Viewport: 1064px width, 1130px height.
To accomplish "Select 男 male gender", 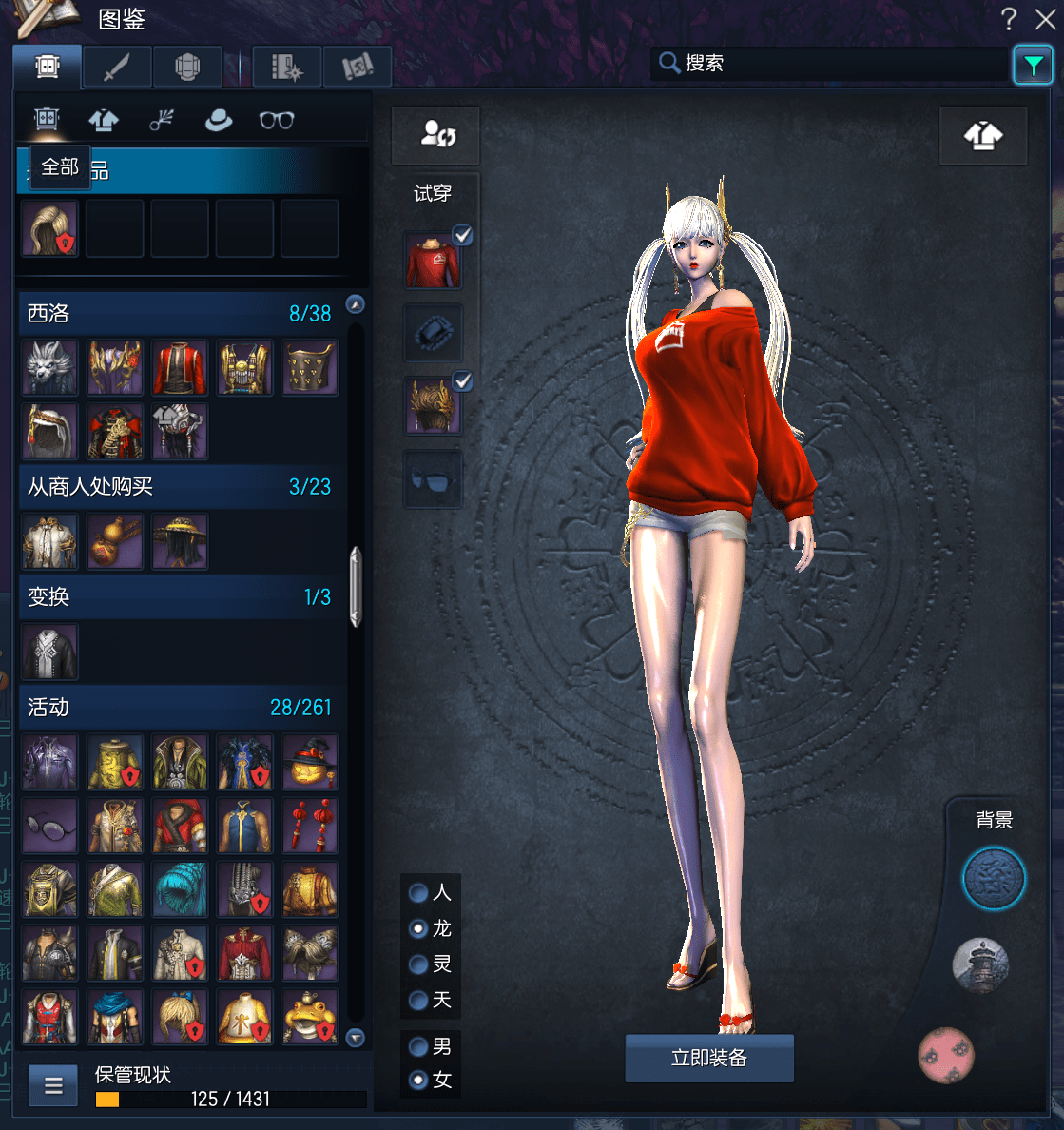I will pos(418,1046).
